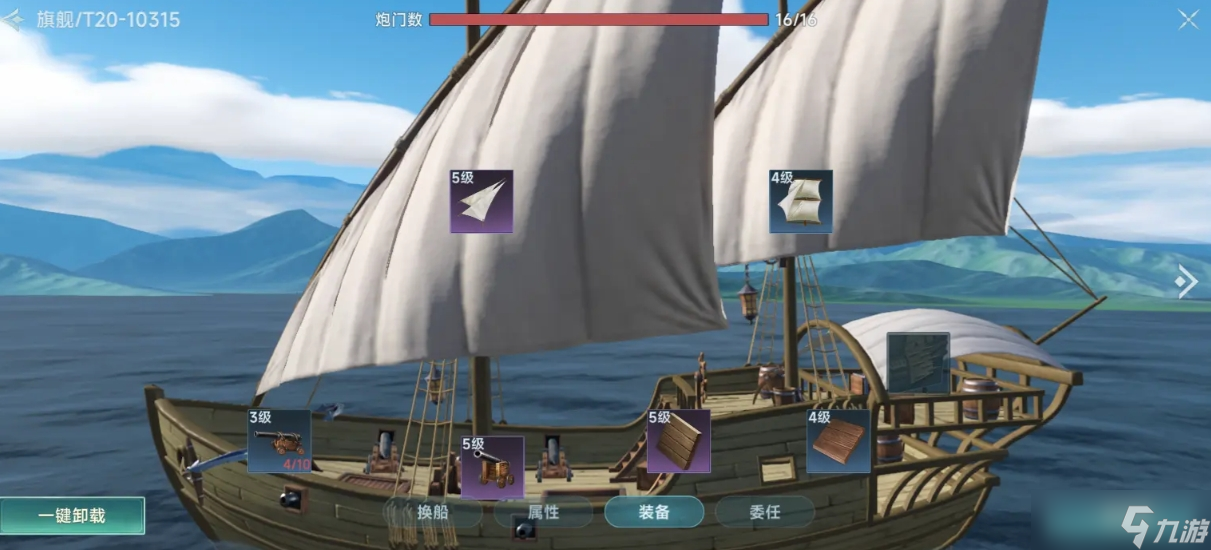Click the right-side next arrow
1211x550 pixels.
point(1186,282)
